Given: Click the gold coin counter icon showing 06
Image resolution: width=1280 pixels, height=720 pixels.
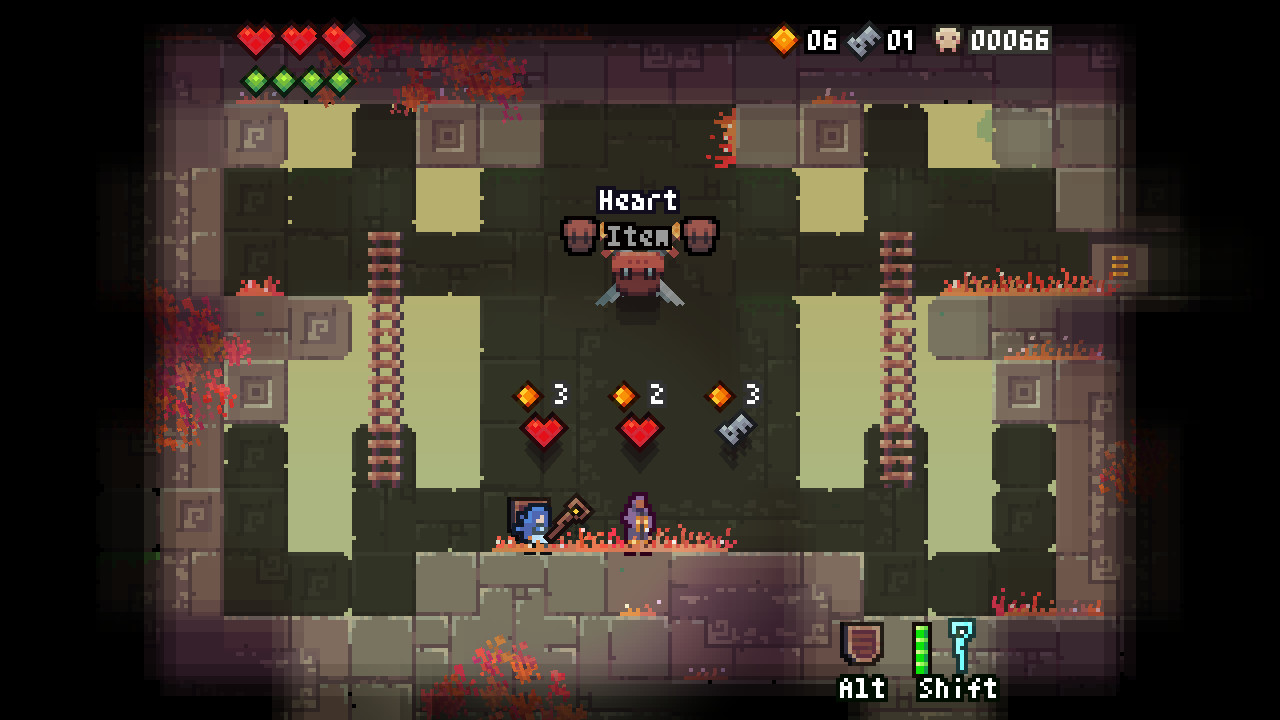Looking at the screenshot, I should click(786, 41).
